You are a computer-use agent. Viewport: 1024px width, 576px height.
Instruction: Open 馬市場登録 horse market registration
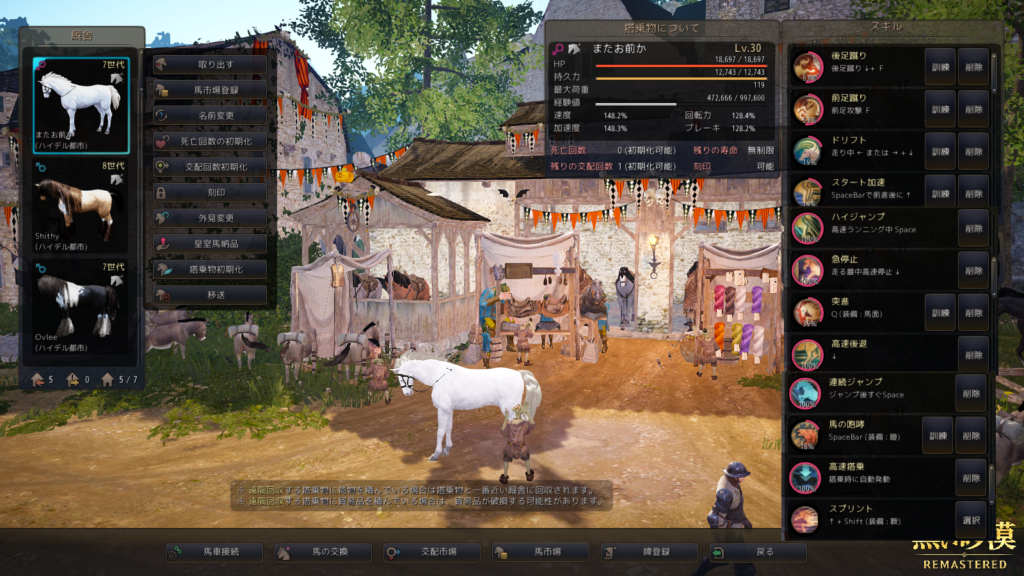[210, 90]
